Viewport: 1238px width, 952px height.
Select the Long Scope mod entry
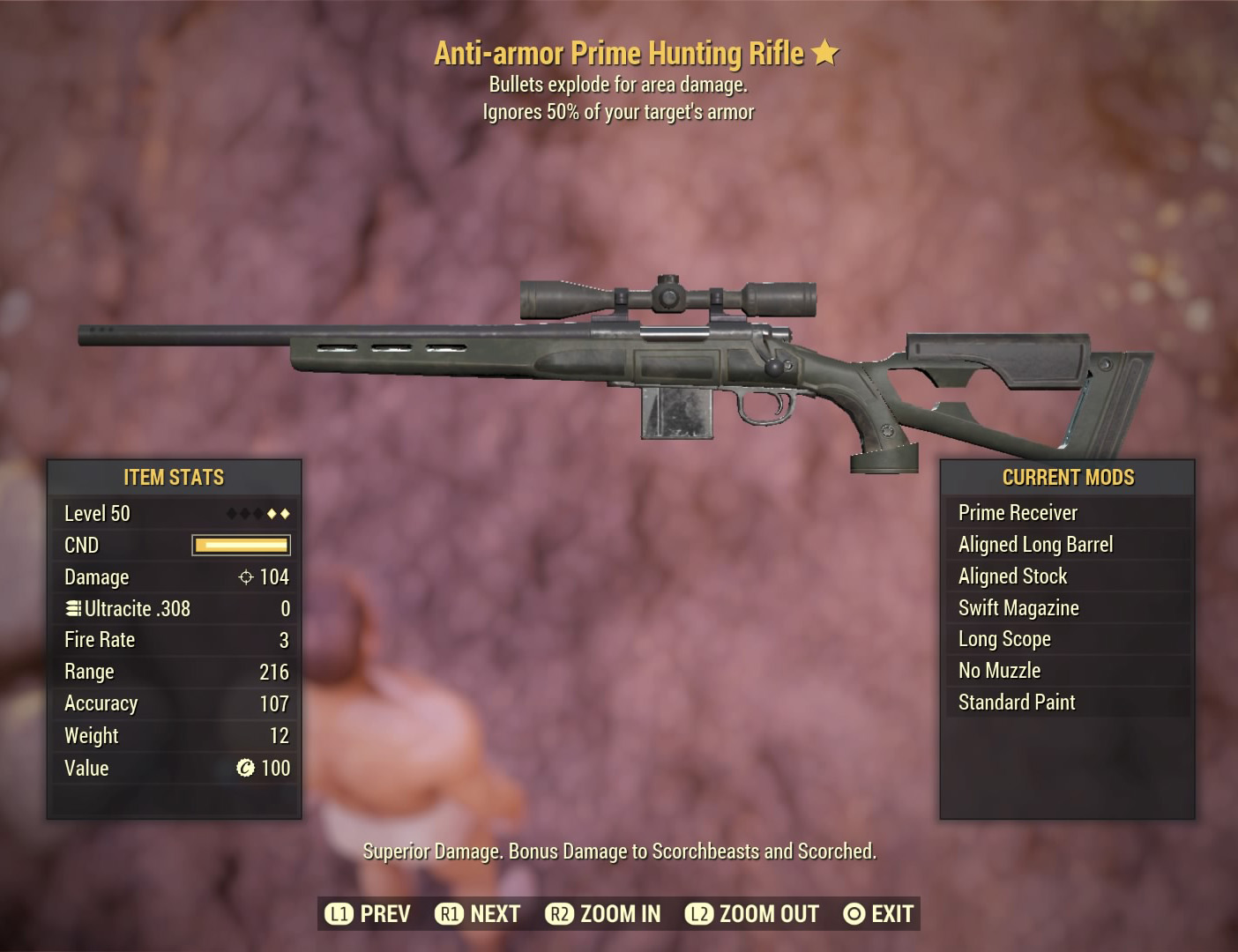pos(1004,639)
